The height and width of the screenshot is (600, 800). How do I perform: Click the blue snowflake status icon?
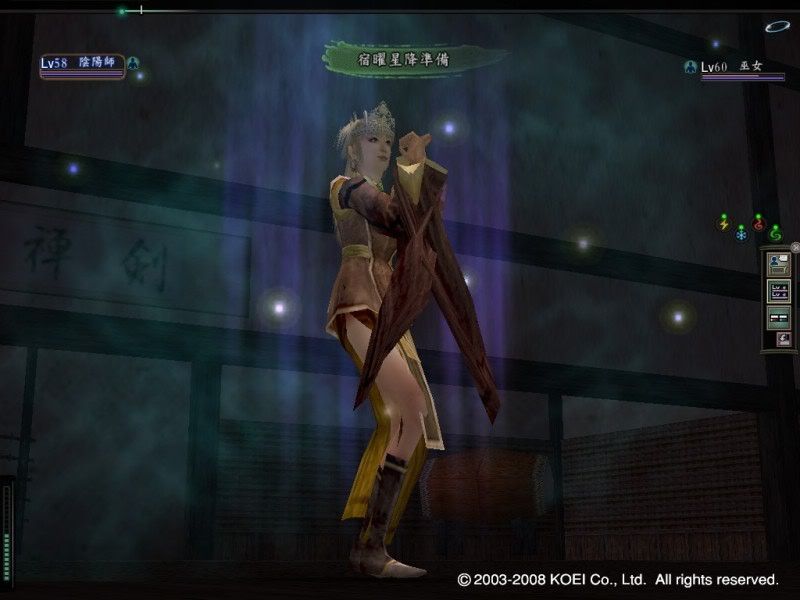[x=741, y=232]
